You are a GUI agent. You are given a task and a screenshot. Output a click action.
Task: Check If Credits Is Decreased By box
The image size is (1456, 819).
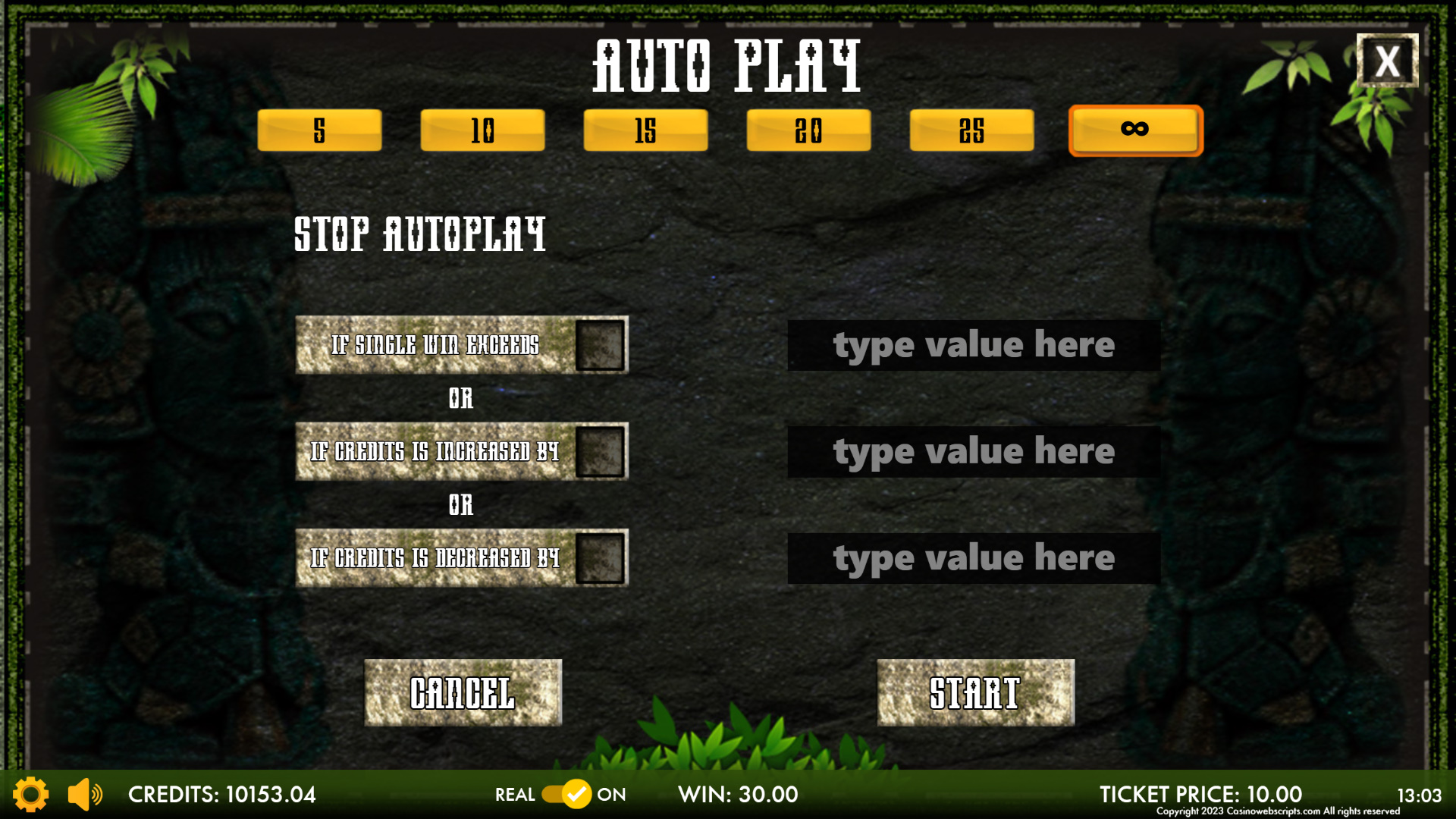click(x=600, y=558)
